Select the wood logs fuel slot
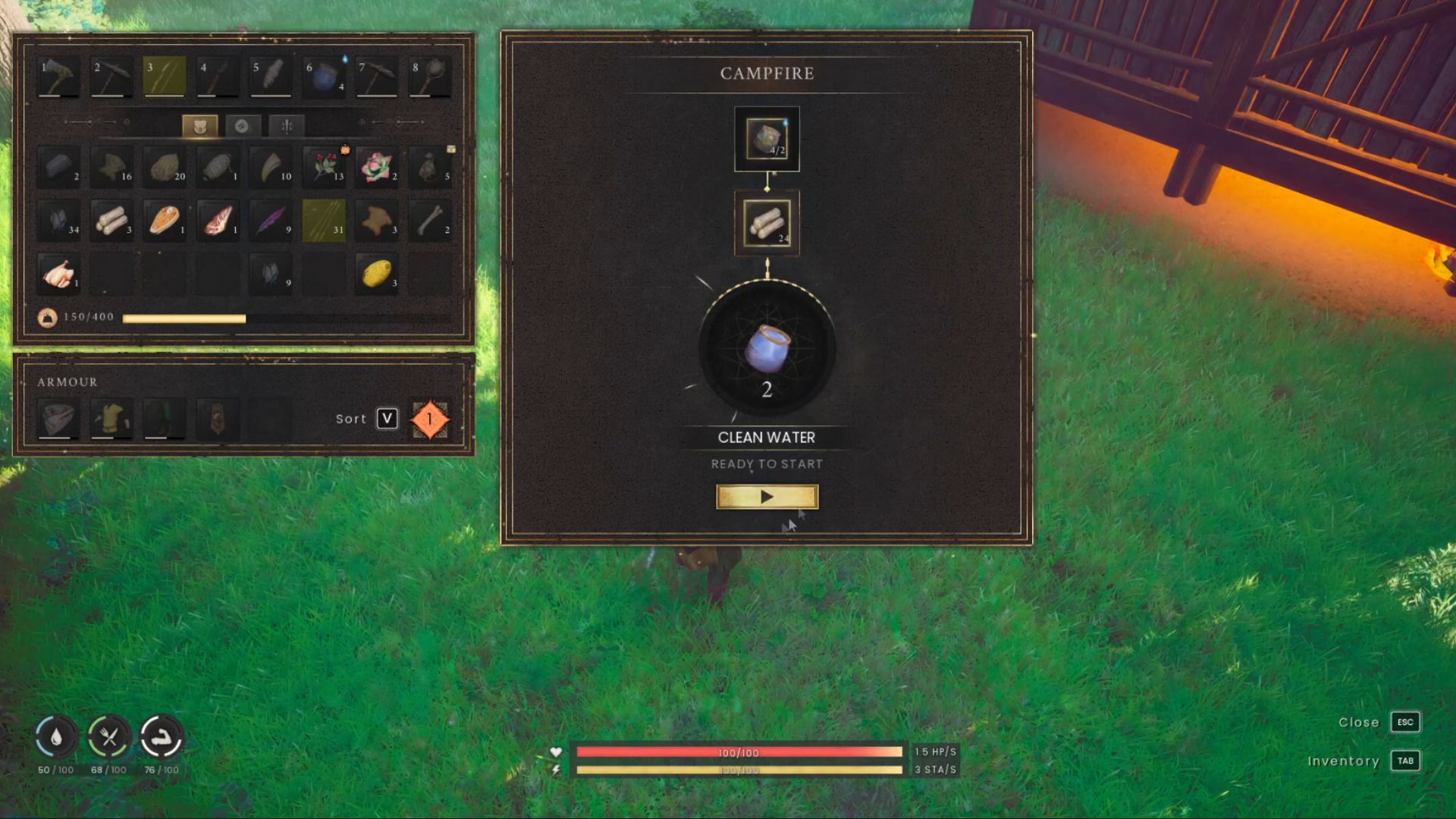Image resolution: width=1456 pixels, height=819 pixels. tap(767, 223)
